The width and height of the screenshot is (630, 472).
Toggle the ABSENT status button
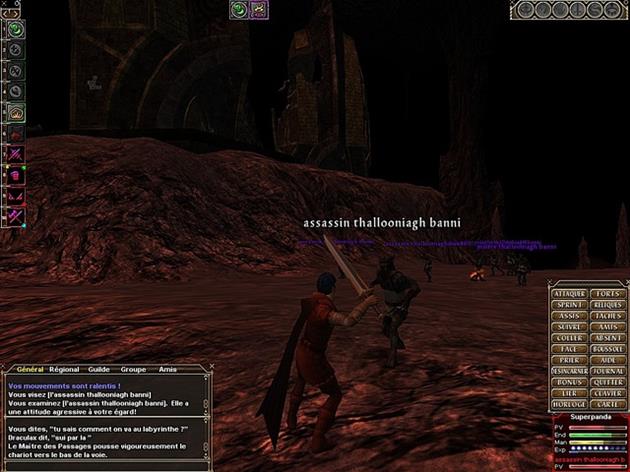[x=609, y=337]
